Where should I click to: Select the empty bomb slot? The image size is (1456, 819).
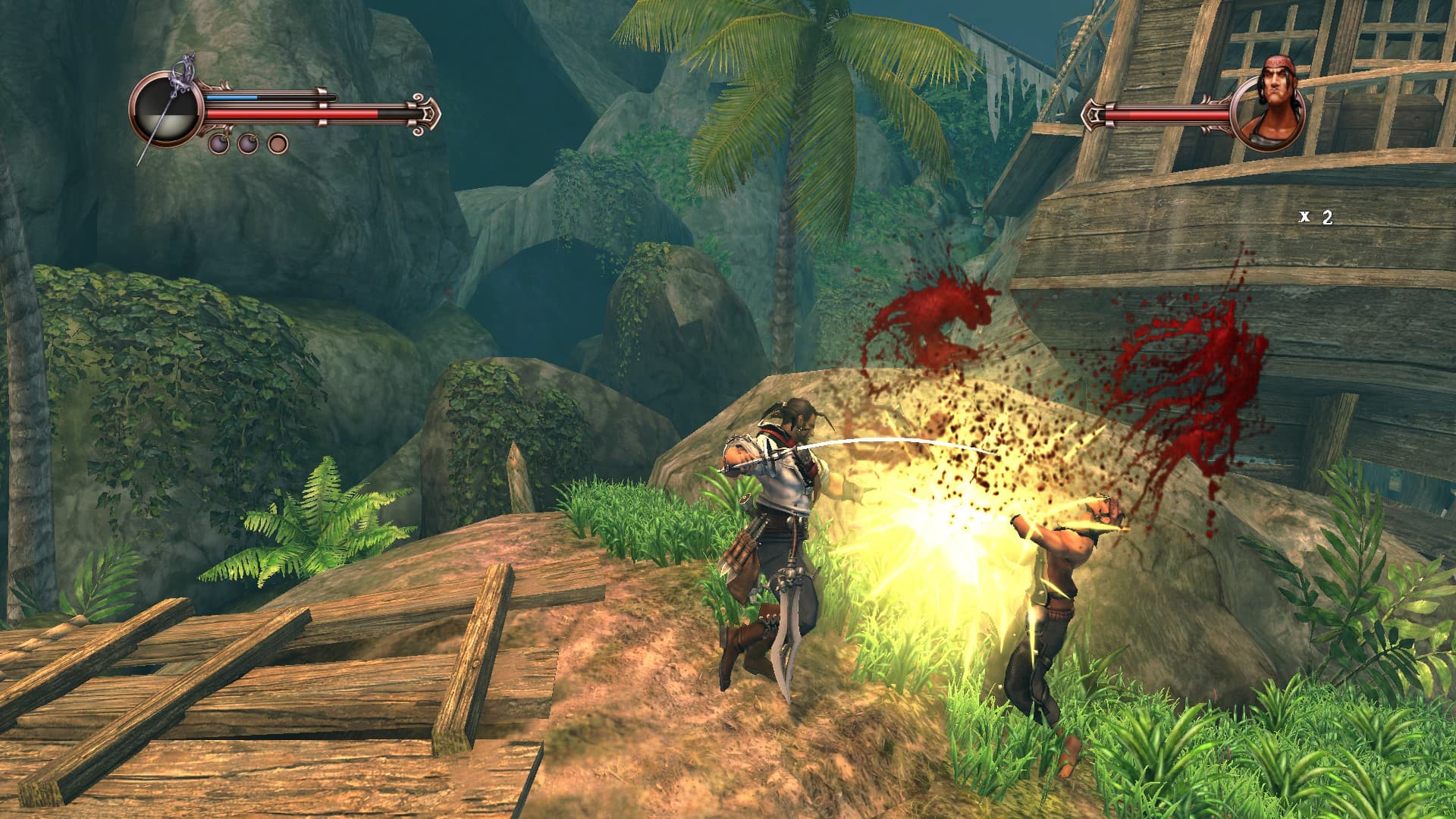click(x=278, y=143)
